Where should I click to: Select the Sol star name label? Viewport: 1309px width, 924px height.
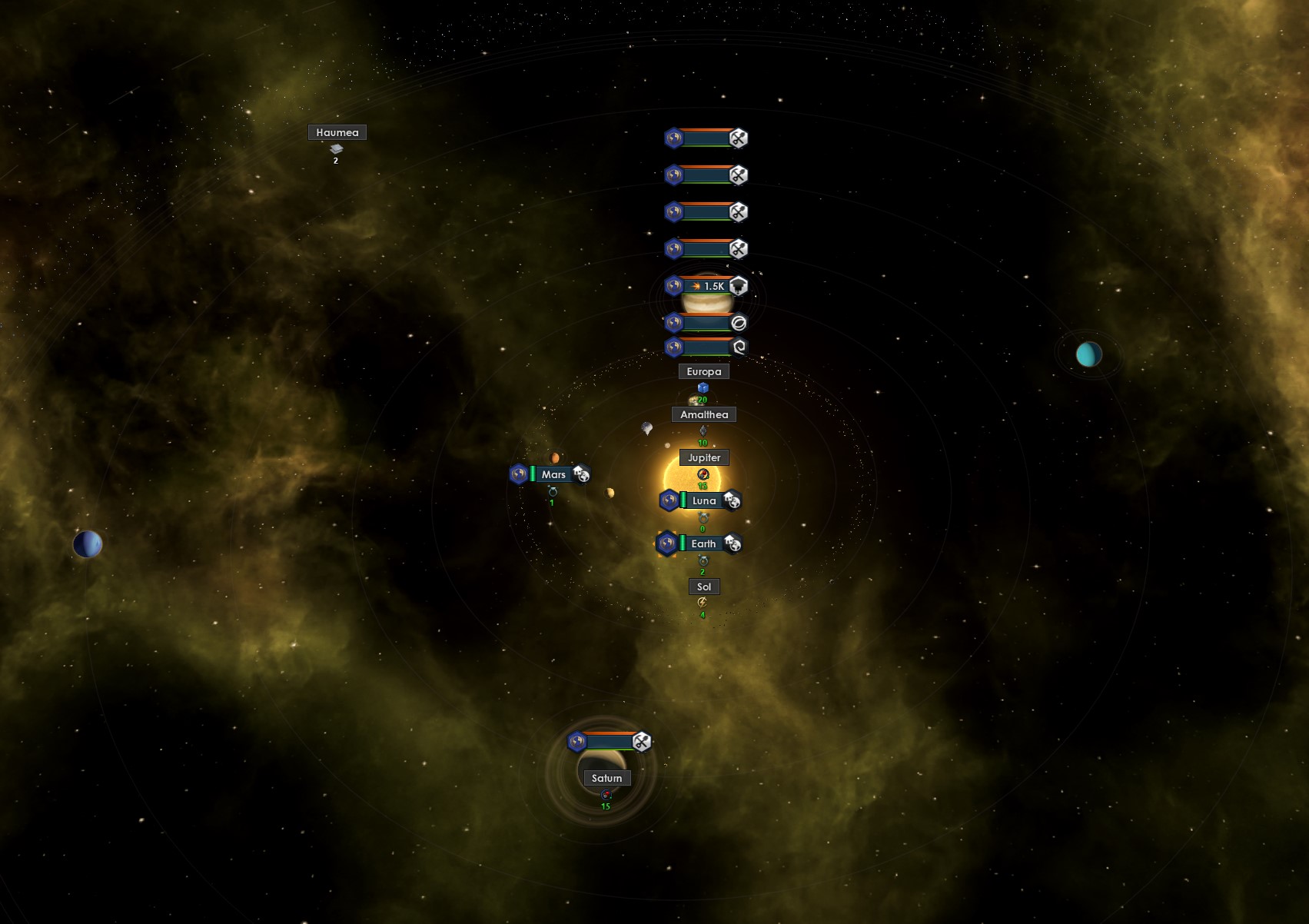pyautogui.click(x=703, y=587)
